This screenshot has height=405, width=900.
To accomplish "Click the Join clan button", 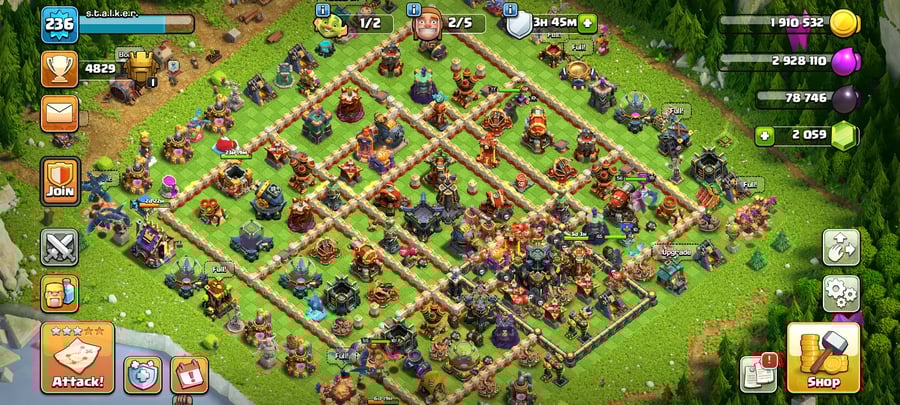I will click(x=59, y=181).
